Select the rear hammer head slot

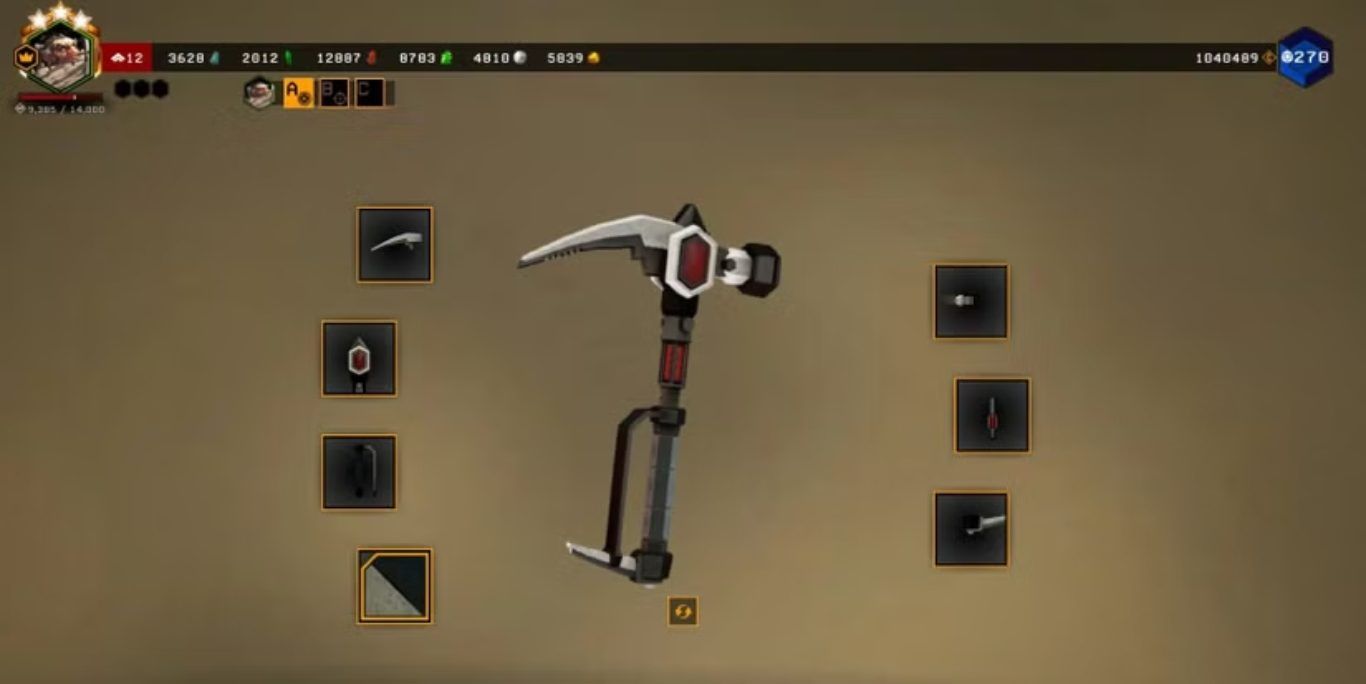[971, 301]
